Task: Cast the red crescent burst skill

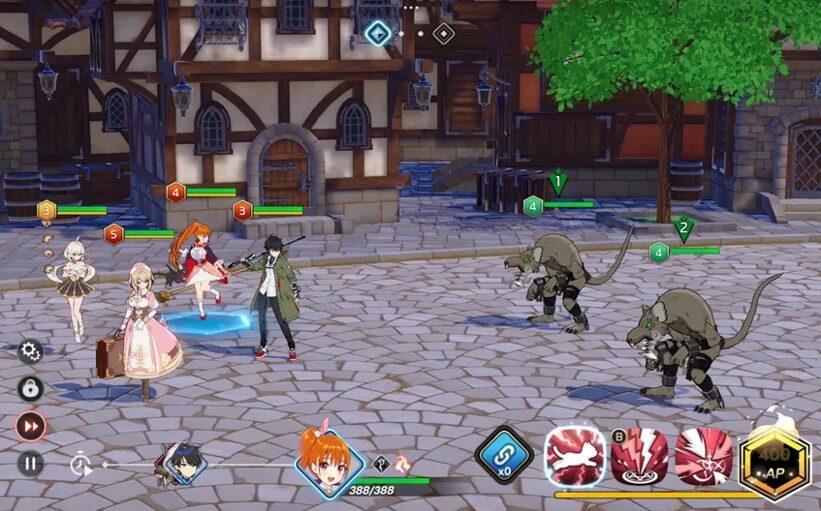Action: coord(703,457)
